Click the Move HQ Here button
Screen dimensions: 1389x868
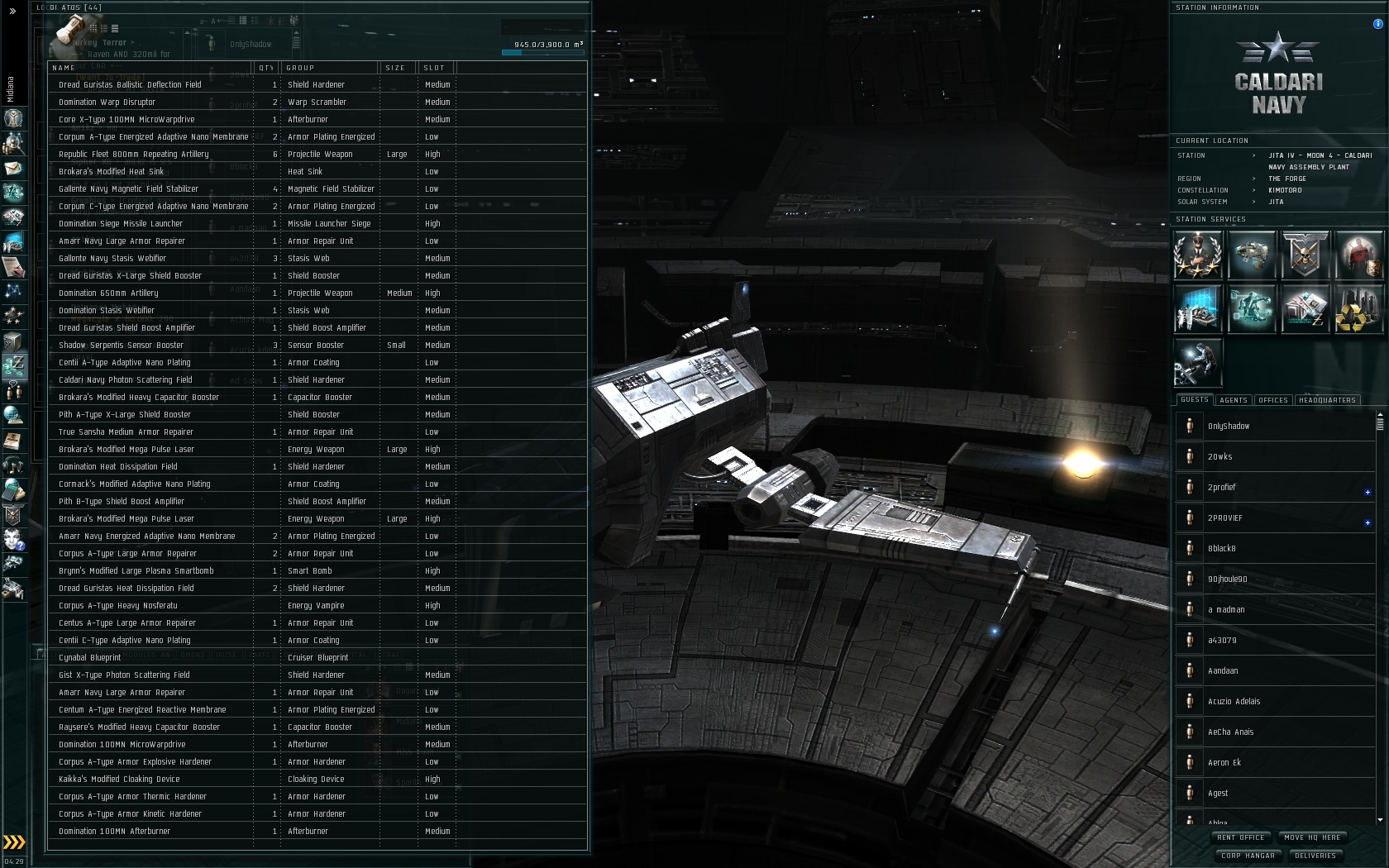1312,837
